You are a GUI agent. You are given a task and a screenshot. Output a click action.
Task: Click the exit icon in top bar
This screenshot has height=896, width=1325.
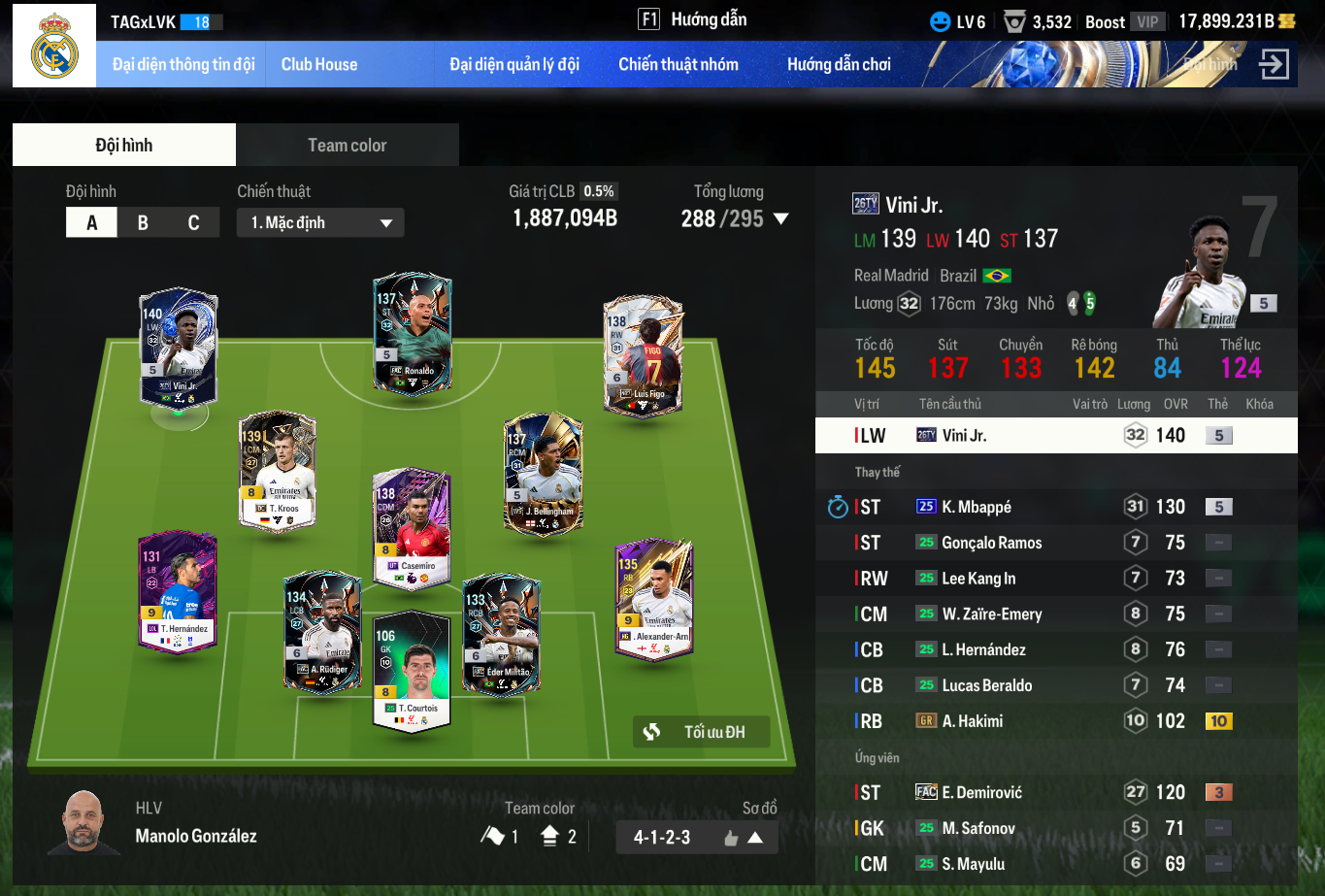[1273, 65]
